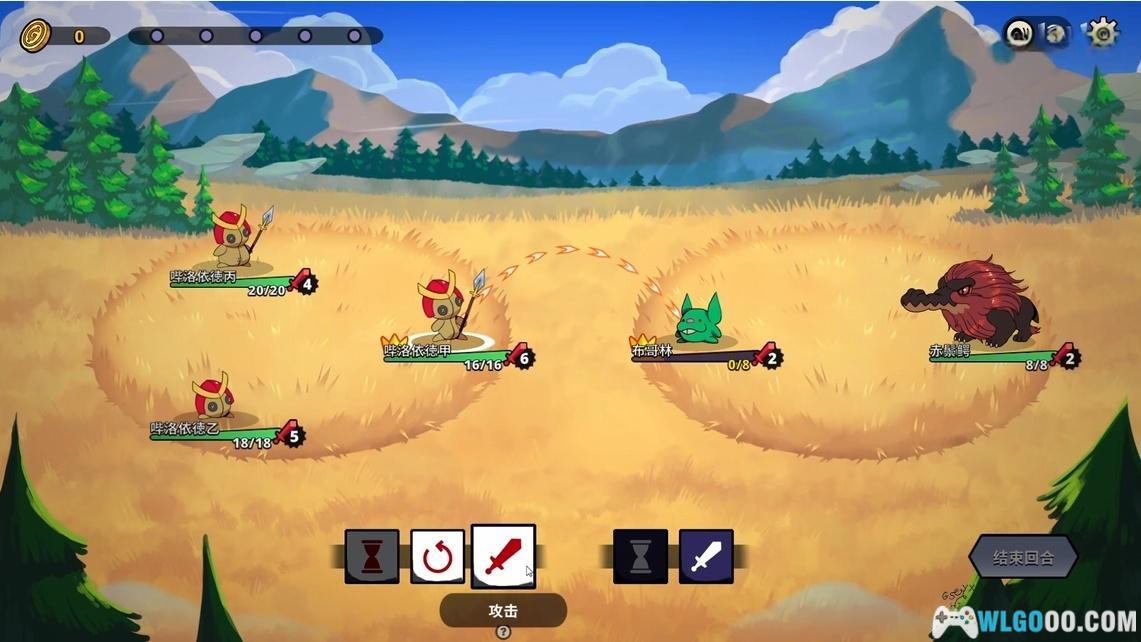This screenshot has width=1141, height=642.
Task: Select the 哔洛依德丙 unit
Action: pyautogui.click(x=233, y=236)
